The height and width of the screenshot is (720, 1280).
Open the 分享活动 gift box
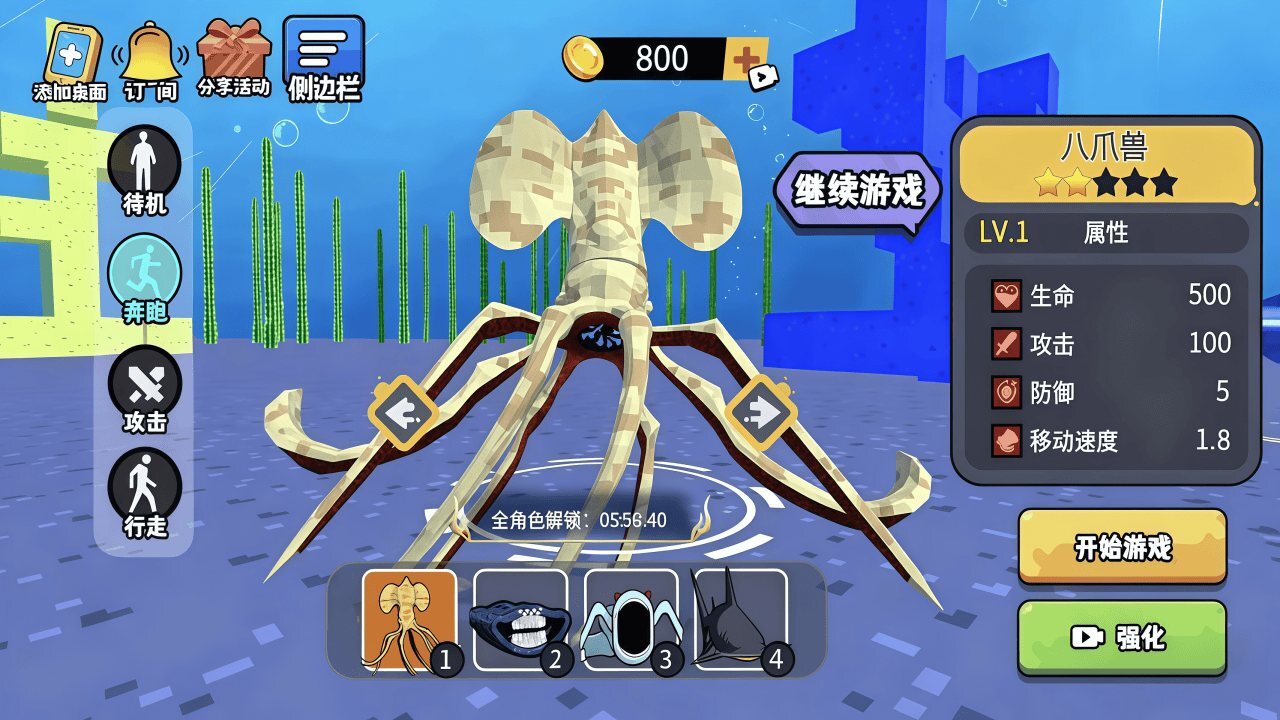[x=233, y=57]
